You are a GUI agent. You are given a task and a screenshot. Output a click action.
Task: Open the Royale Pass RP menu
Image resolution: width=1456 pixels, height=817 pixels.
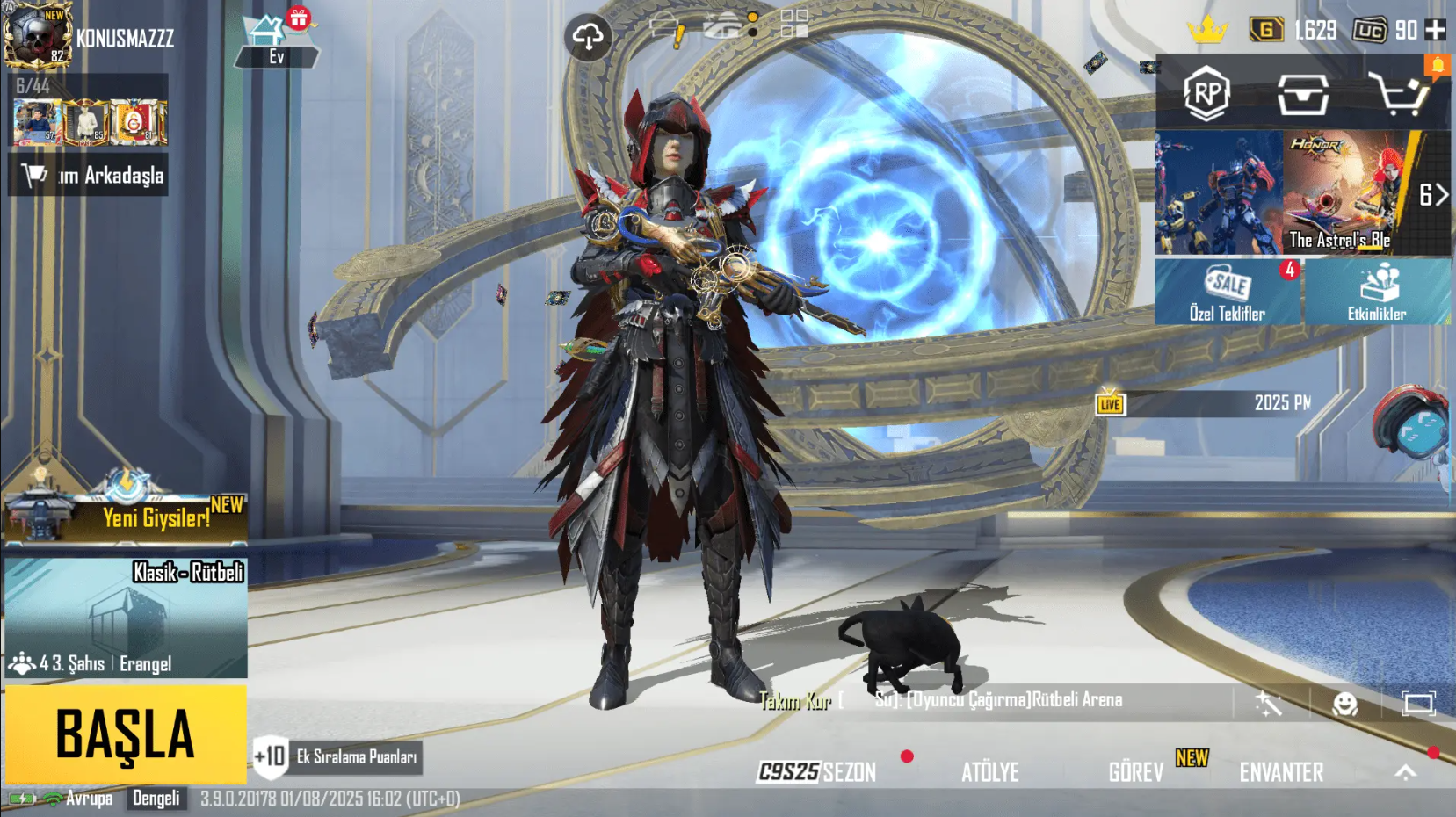point(1206,93)
